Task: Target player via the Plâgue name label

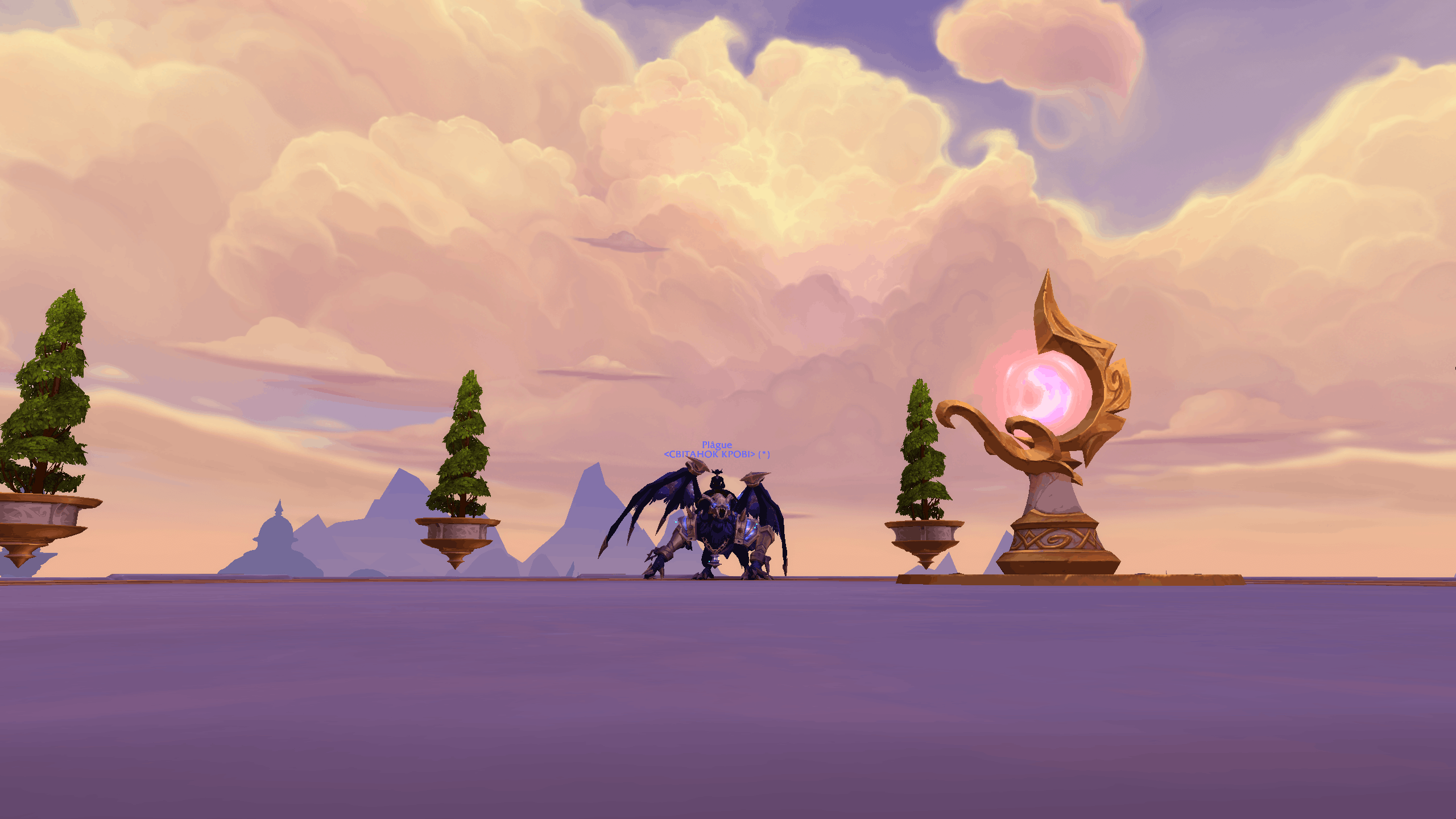Action: (x=717, y=445)
